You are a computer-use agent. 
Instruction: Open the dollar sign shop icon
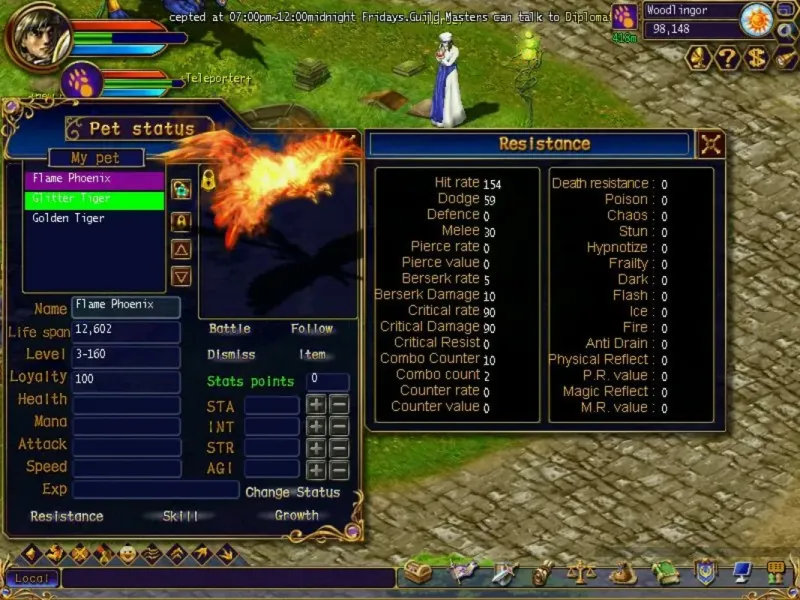coord(757,58)
